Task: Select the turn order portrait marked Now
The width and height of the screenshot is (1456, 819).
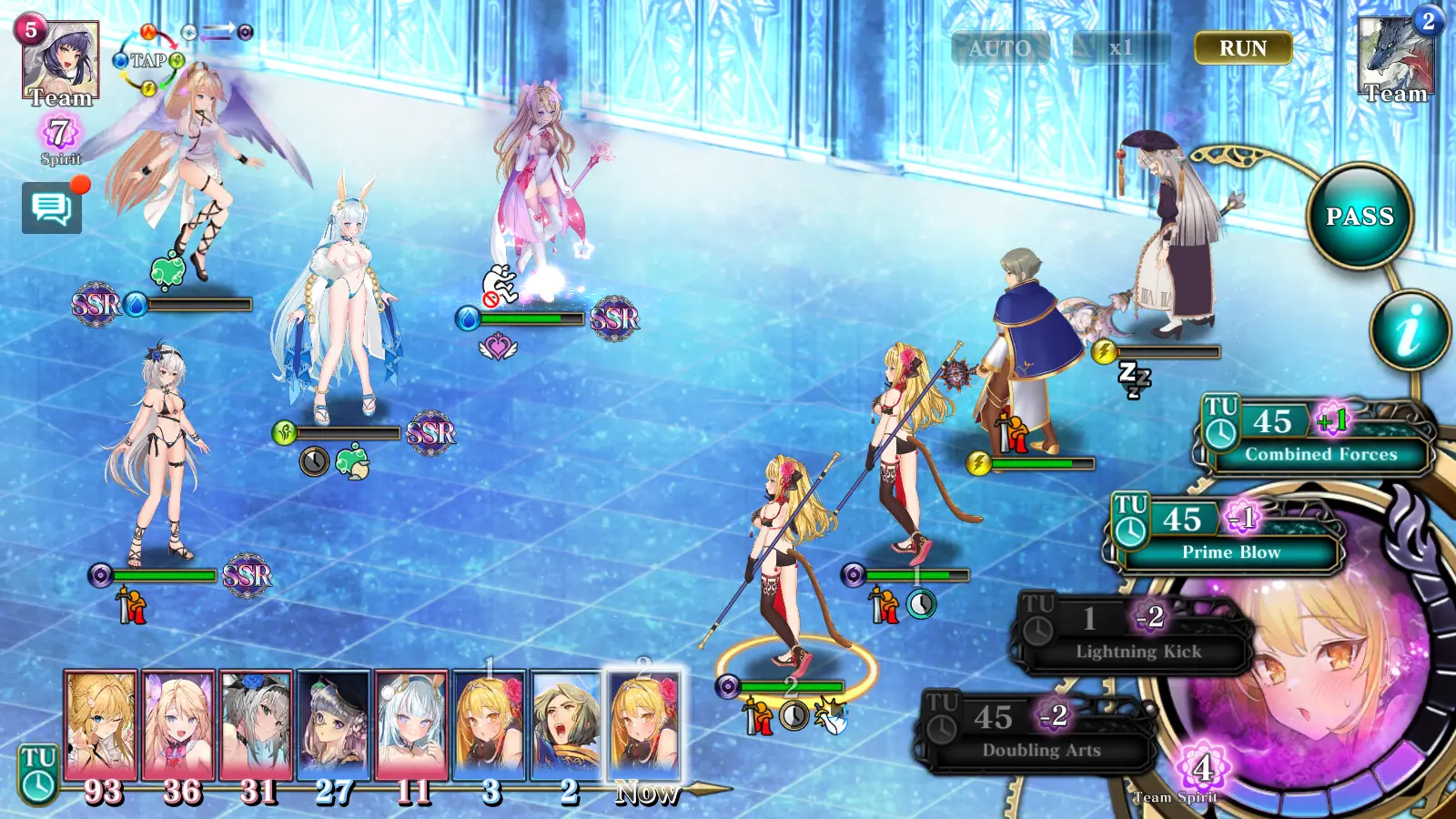Action: point(642,725)
